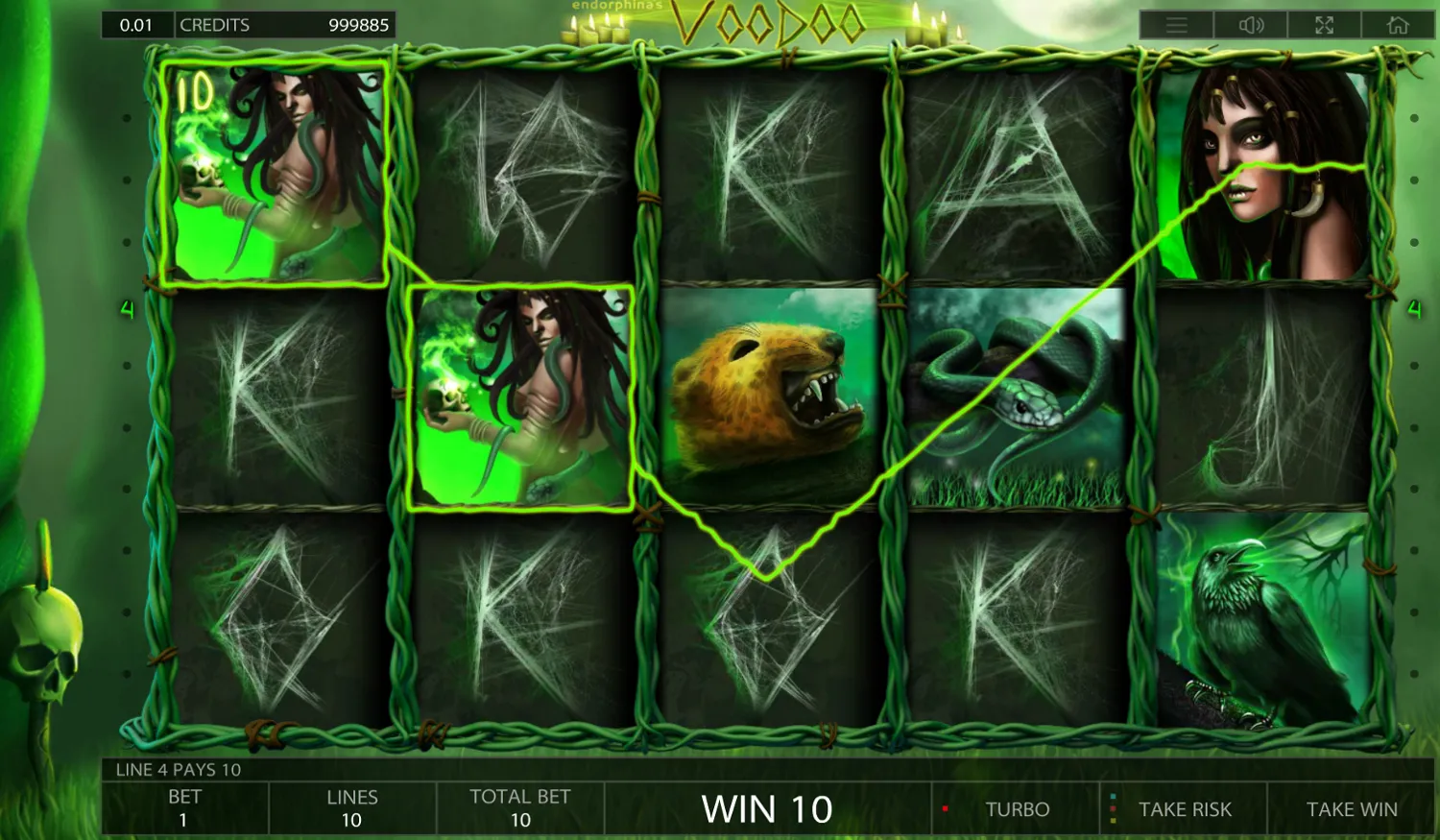
Task: Click the LINES counter showing 10
Action: 351,807
